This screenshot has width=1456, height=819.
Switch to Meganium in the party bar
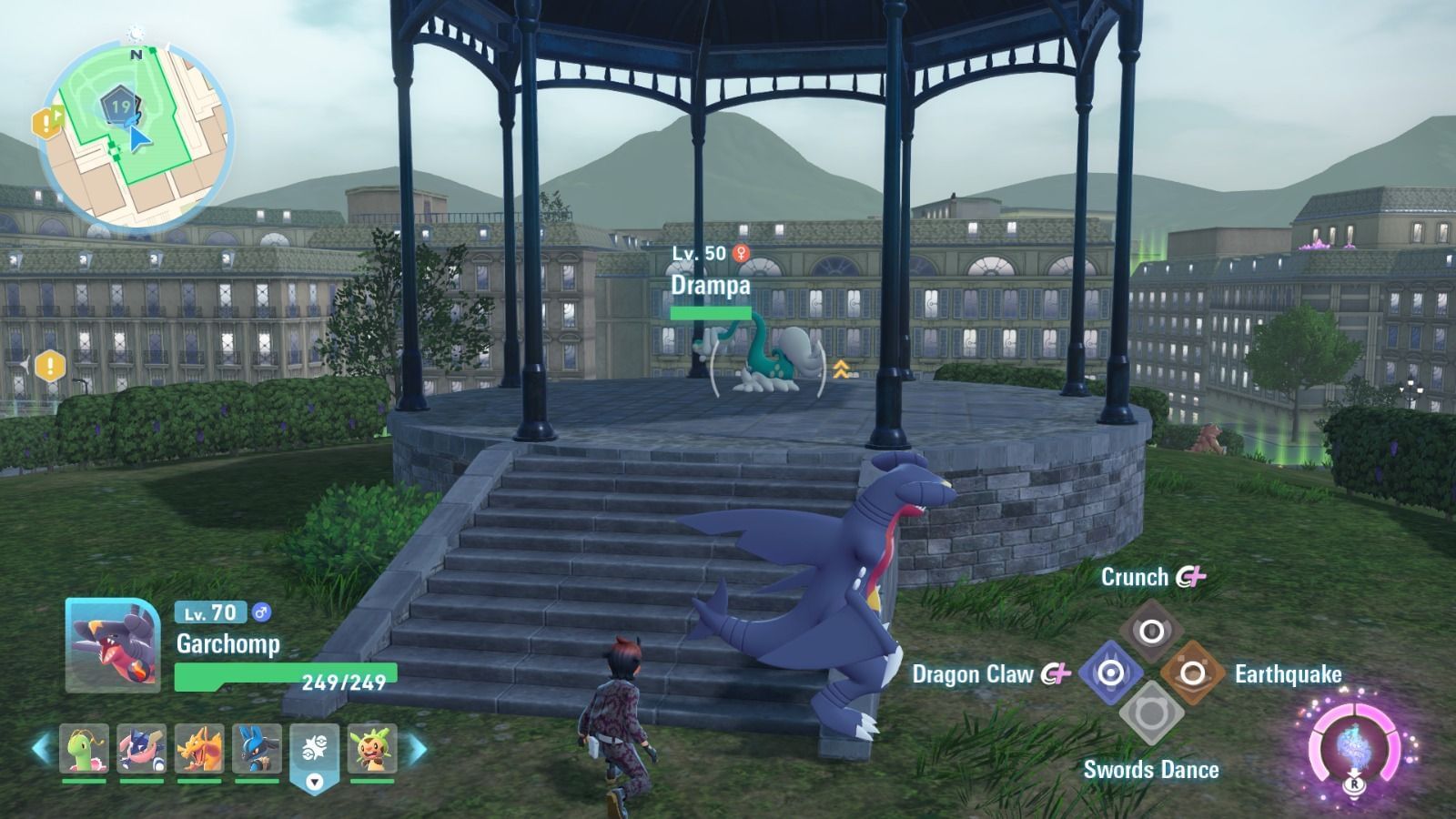[x=85, y=749]
